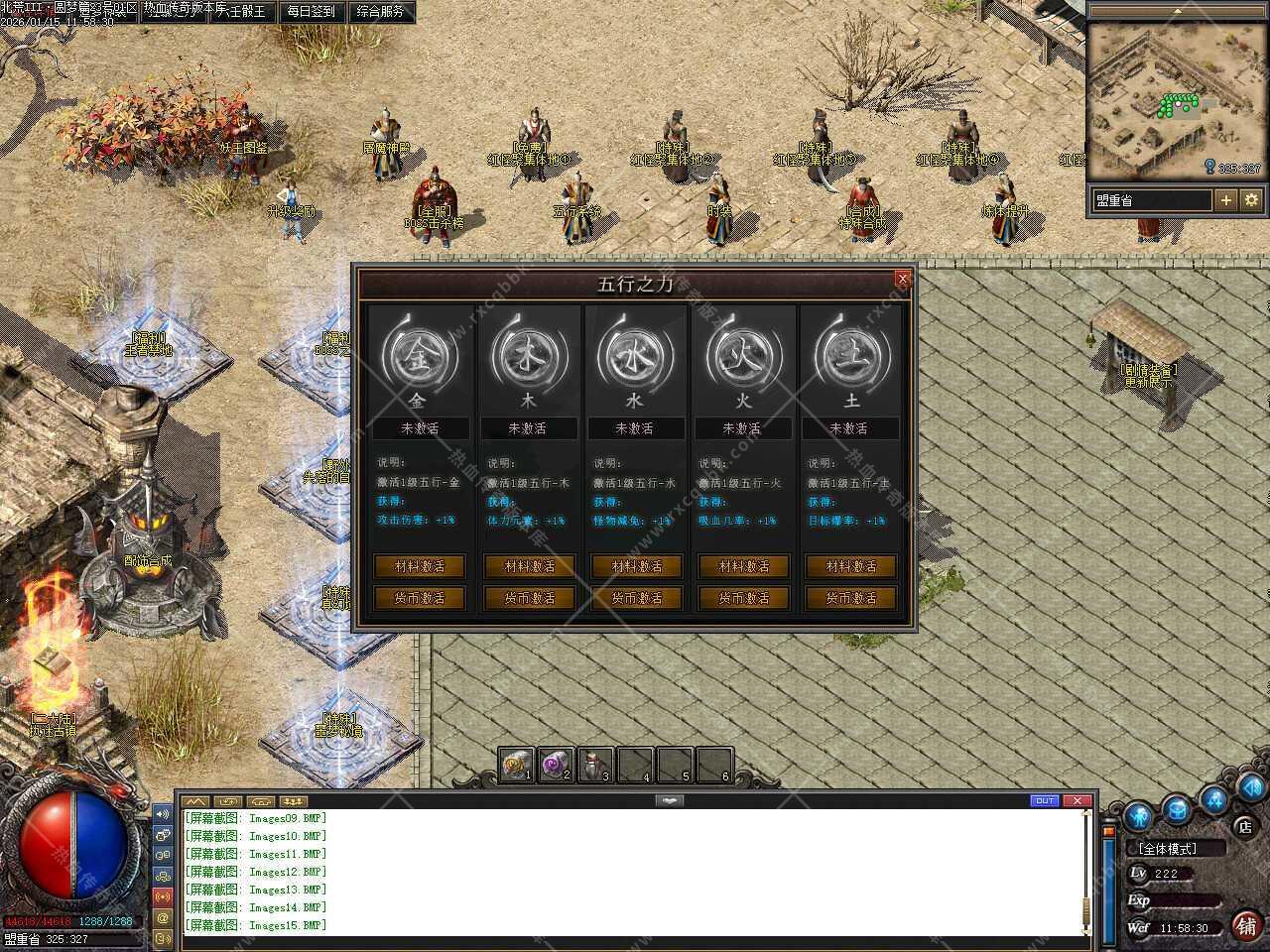Select 货币激活 under the 土 element
The image size is (1270, 952).
(850, 598)
